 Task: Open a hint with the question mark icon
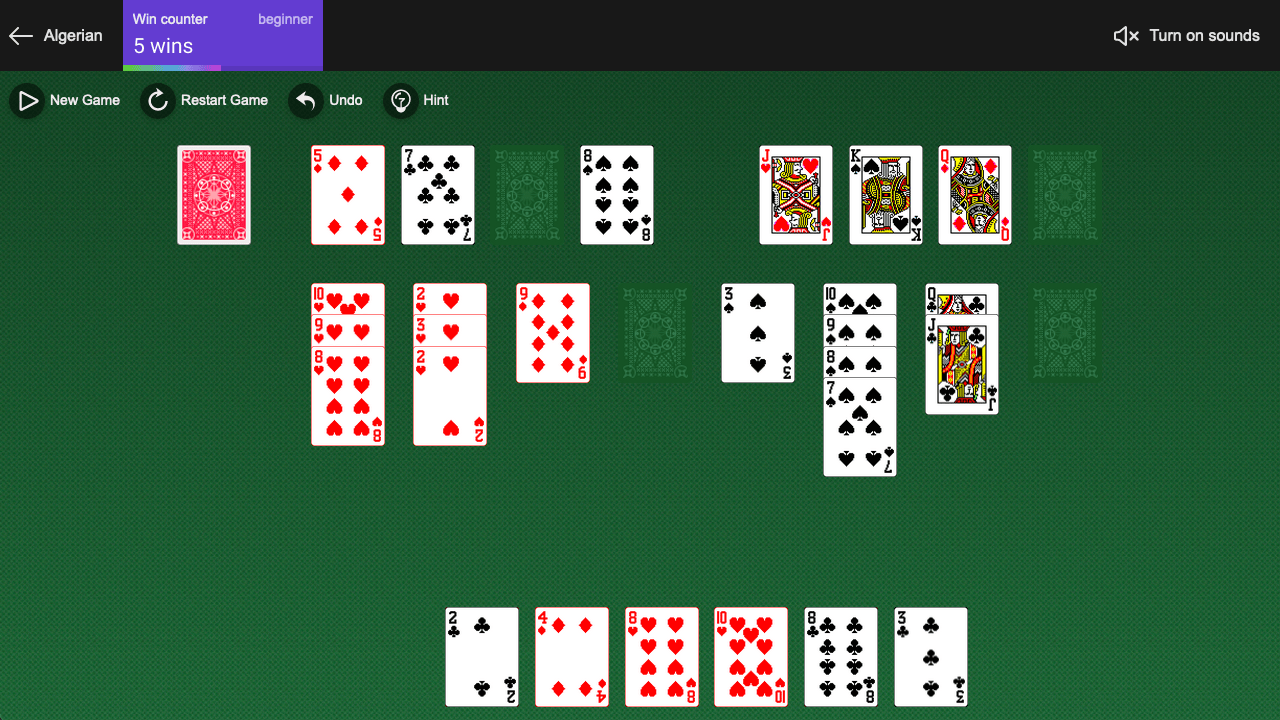[x=400, y=100]
